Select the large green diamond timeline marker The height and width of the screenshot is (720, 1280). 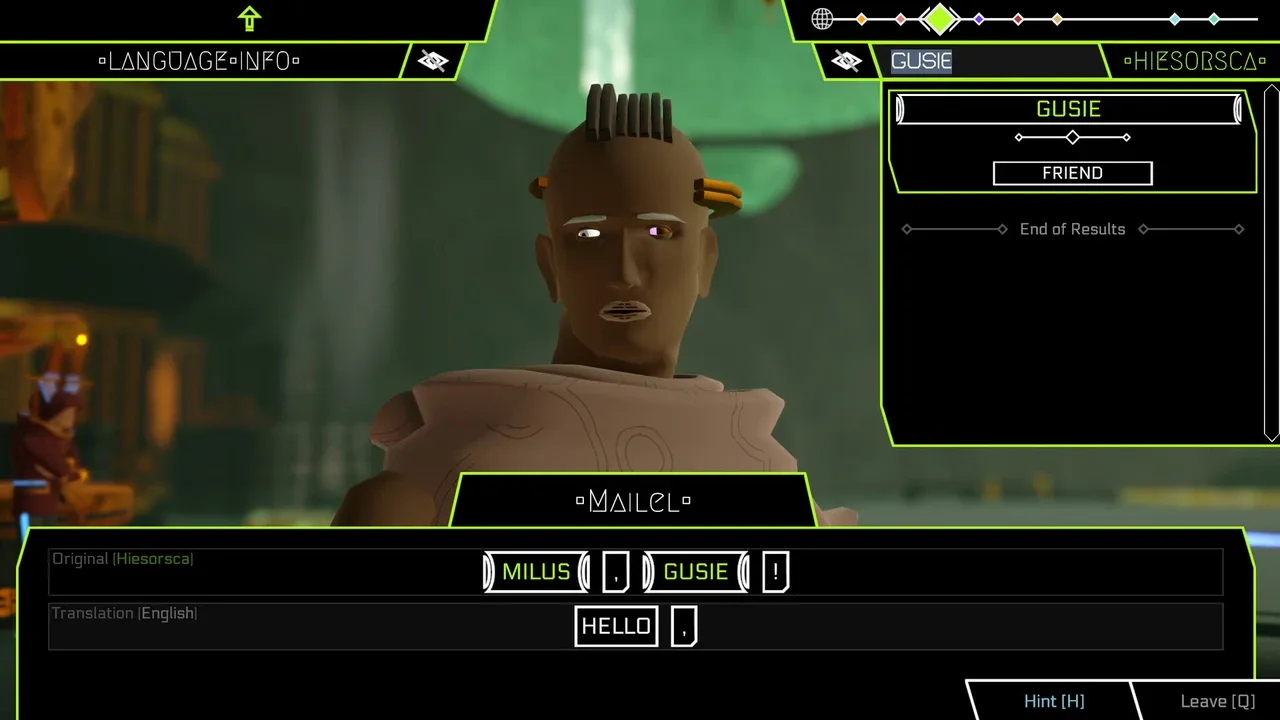[939, 18]
